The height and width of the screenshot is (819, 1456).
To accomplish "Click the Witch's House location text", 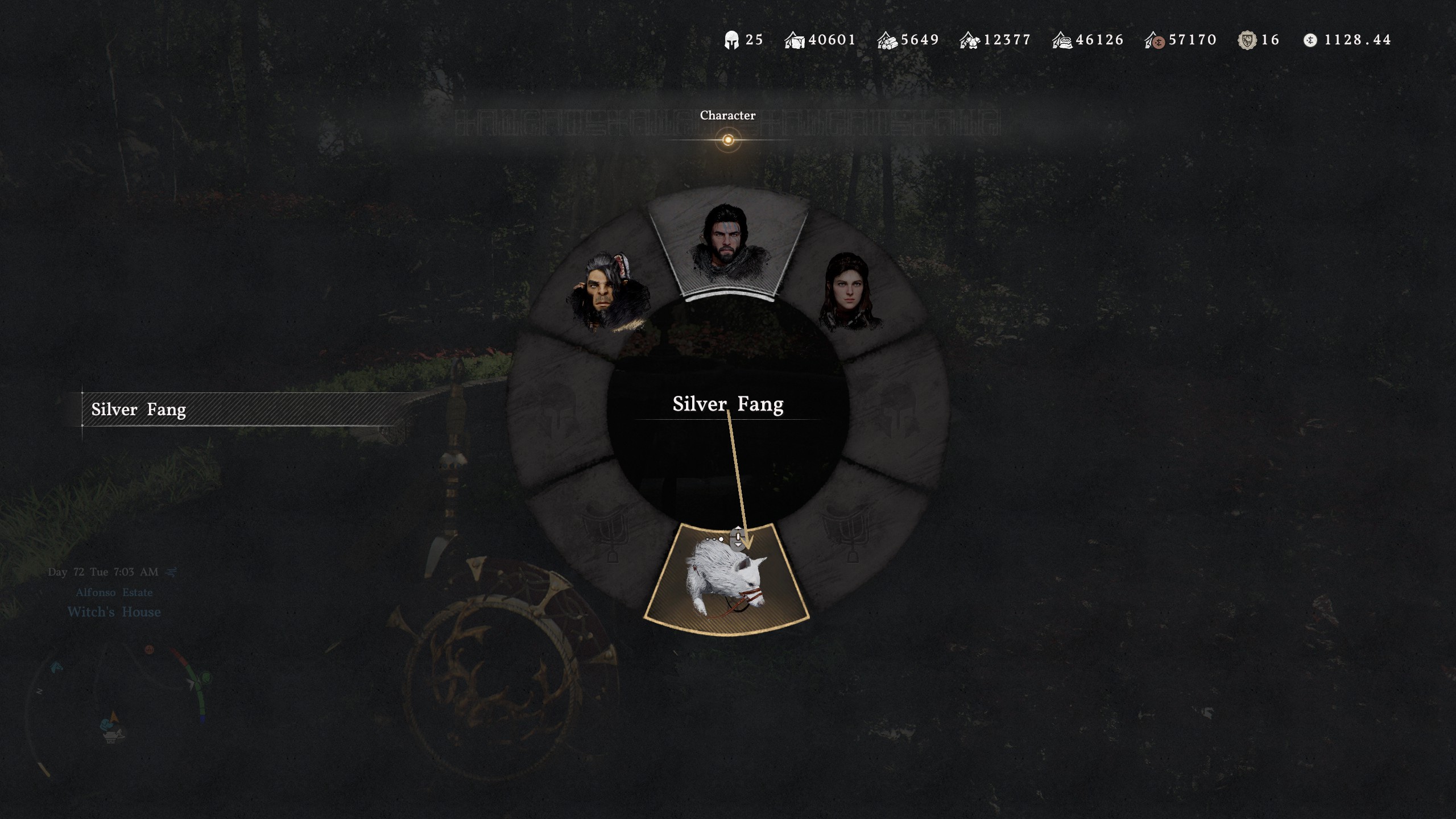I will pyautogui.click(x=114, y=612).
